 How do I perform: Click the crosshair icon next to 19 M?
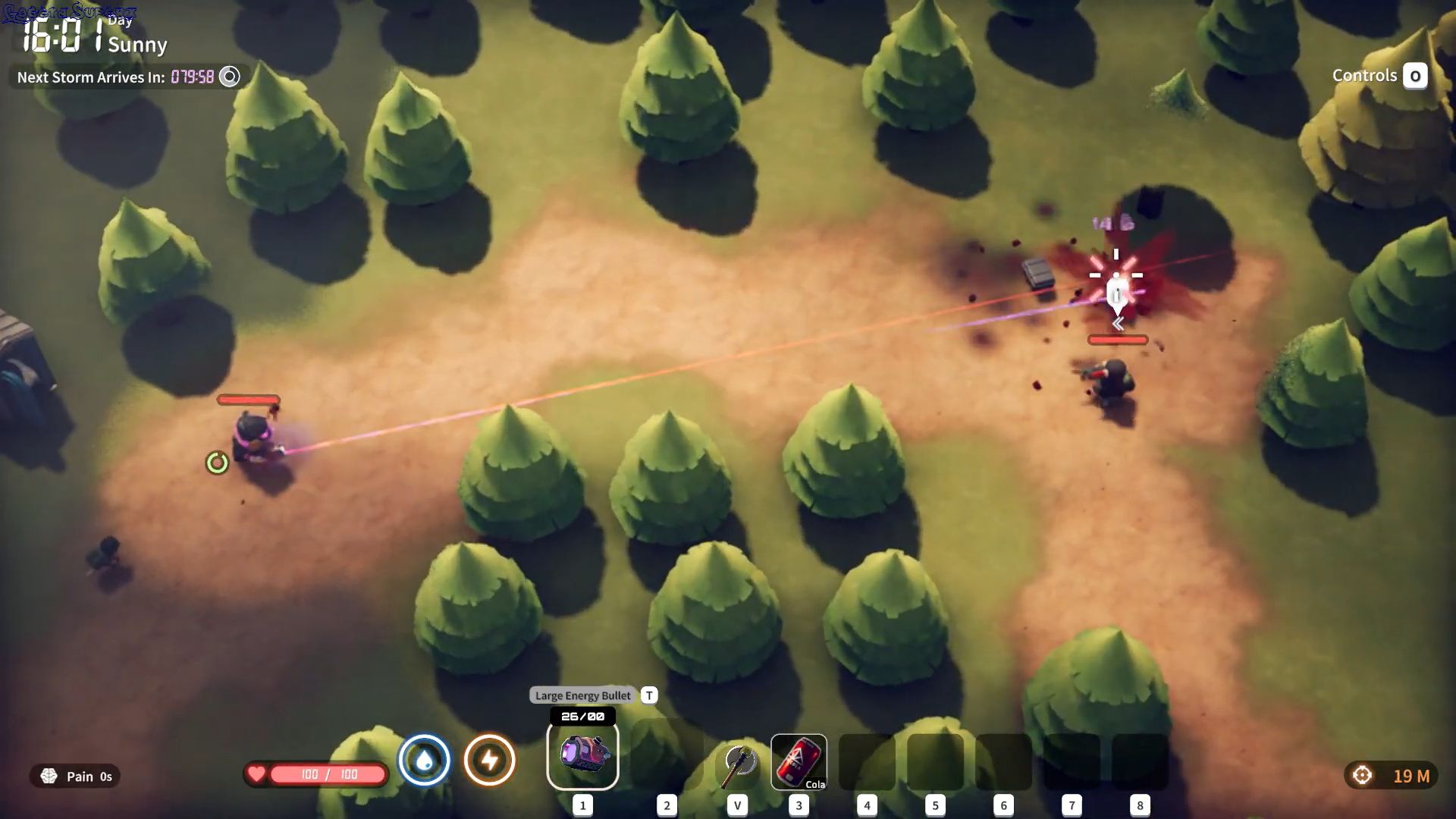(x=1362, y=774)
